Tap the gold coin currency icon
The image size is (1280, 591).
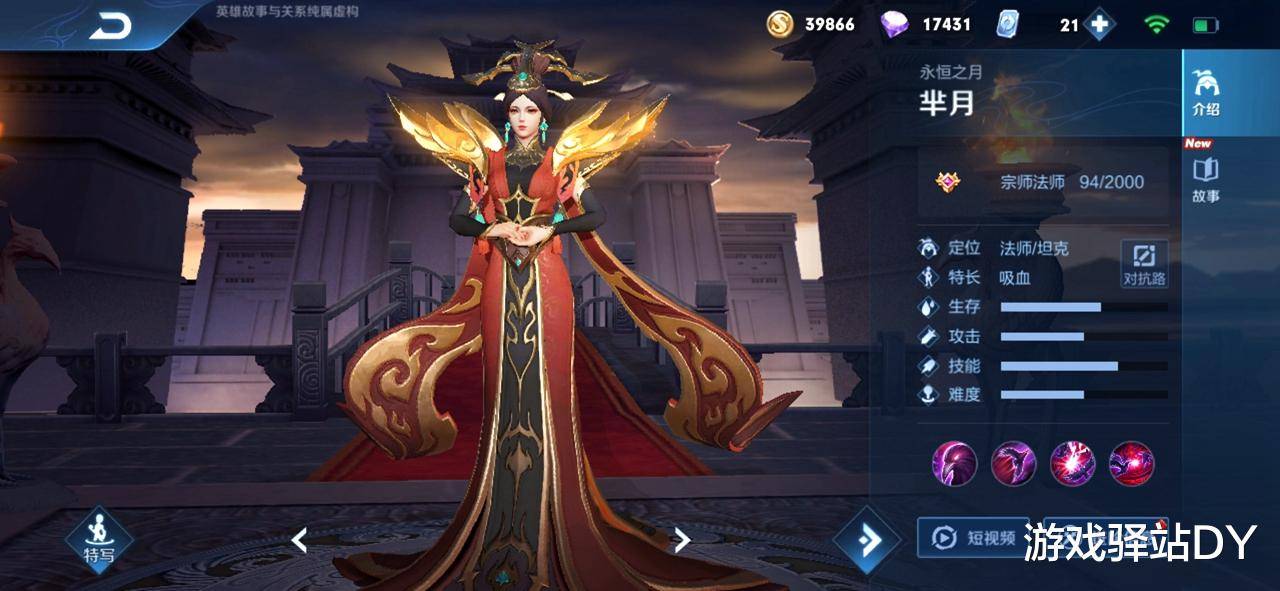[780, 24]
